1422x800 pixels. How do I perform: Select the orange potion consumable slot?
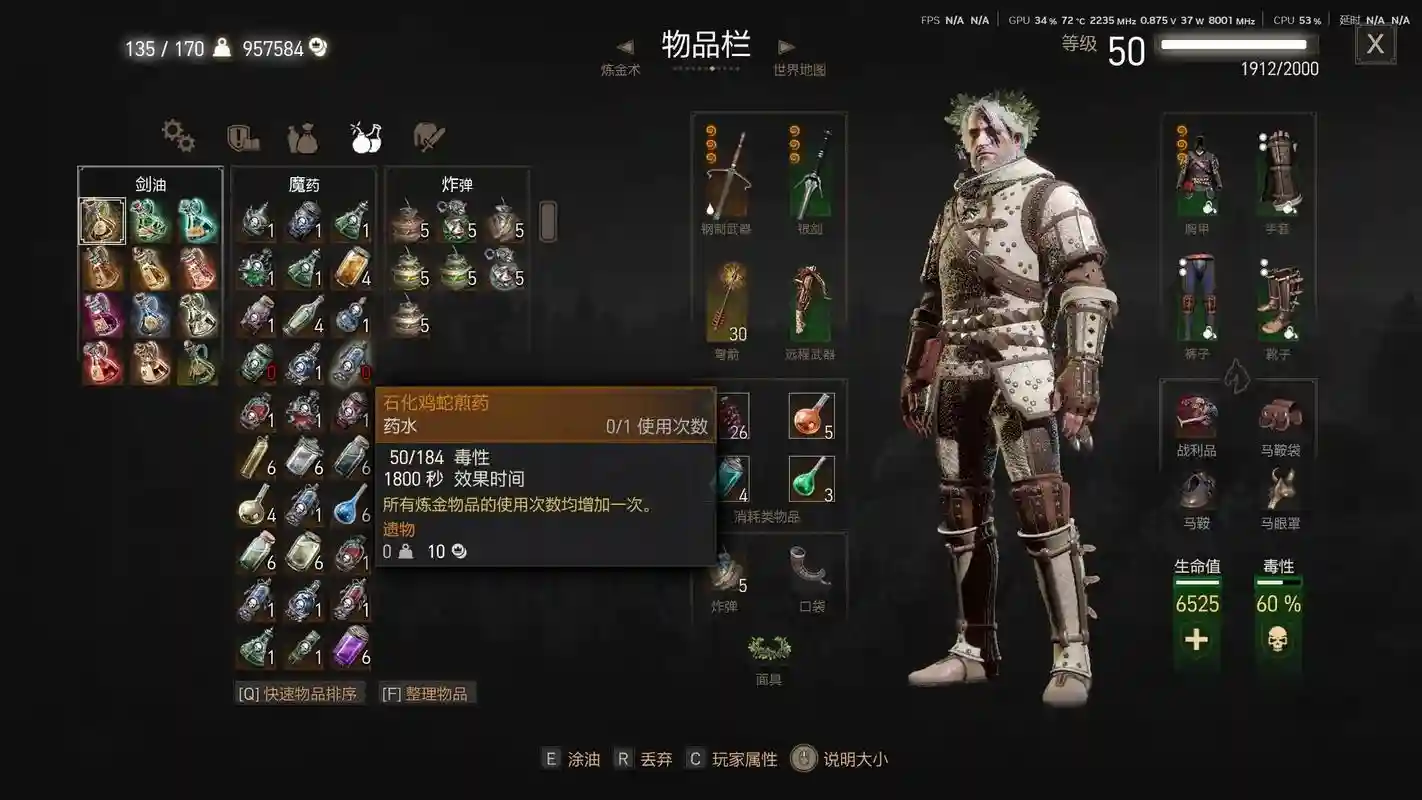[811, 416]
